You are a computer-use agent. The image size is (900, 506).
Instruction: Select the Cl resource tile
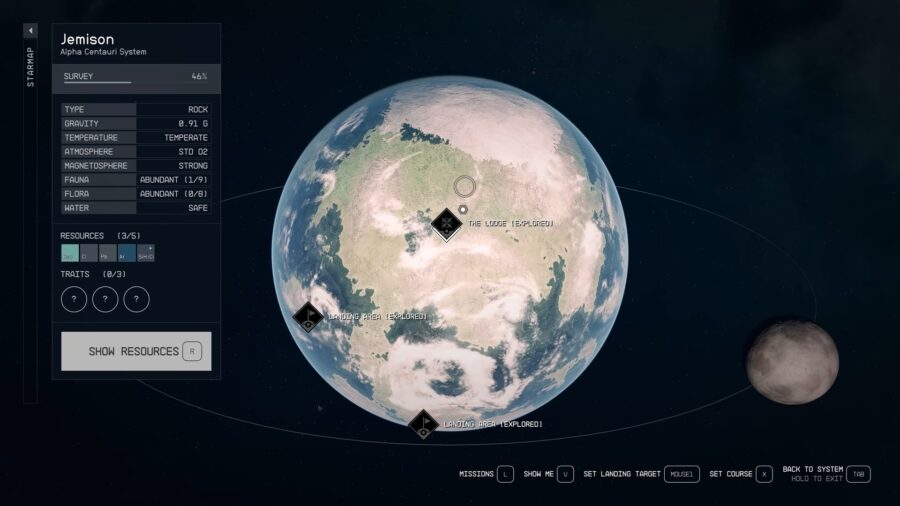(x=89, y=253)
